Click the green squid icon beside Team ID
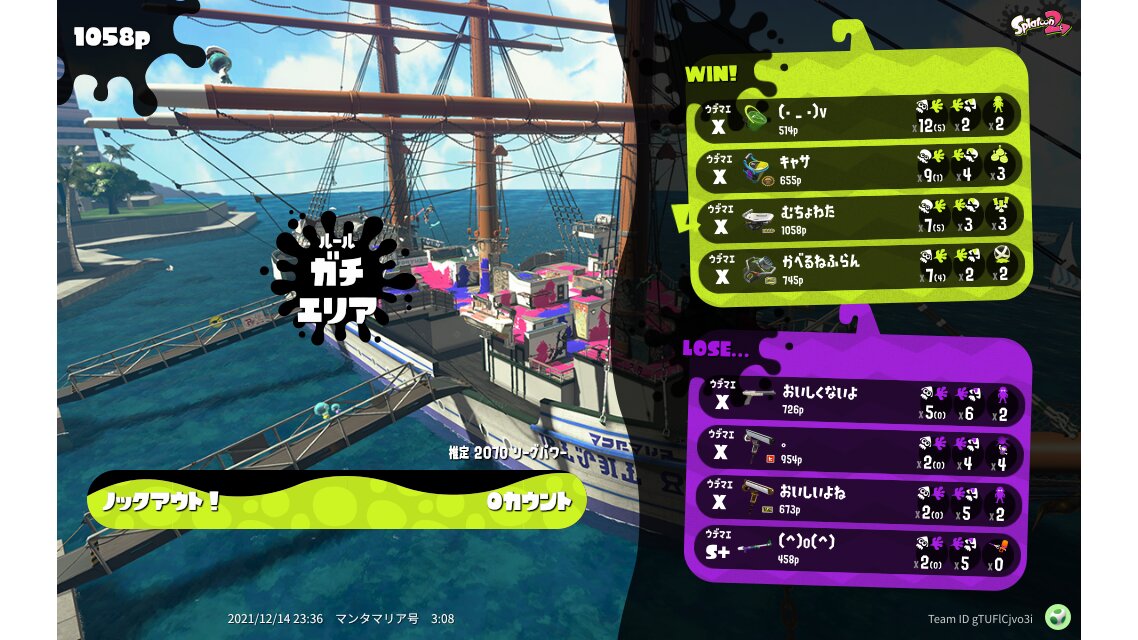This screenshot has height=640, width=1138. point(1058,616)
